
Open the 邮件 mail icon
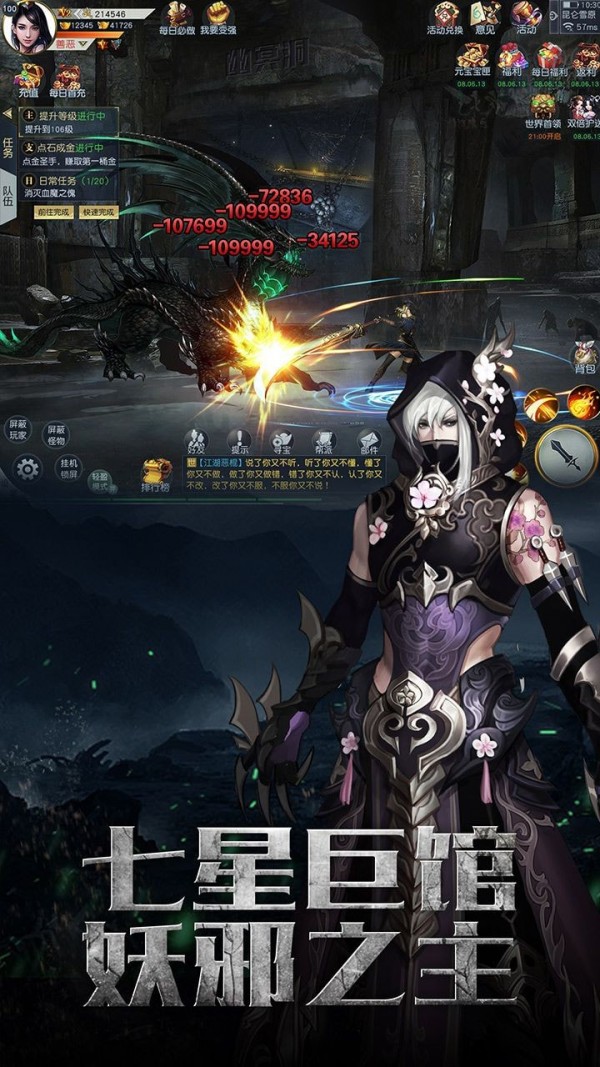tap(369, 441)
